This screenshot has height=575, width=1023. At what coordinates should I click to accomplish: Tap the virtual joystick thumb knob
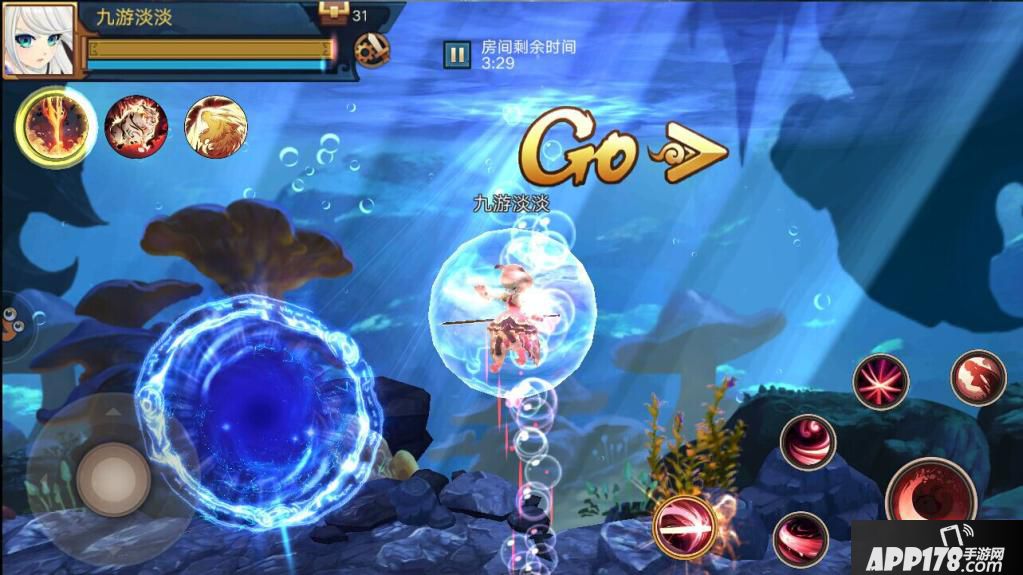pyautogui.click(x=113, y=479)
